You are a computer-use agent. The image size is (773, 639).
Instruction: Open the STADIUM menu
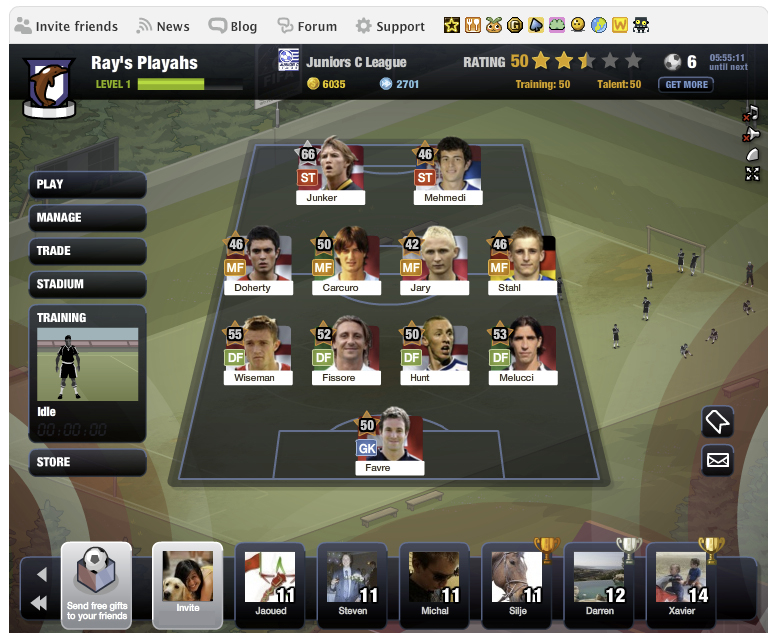[88, 284]
